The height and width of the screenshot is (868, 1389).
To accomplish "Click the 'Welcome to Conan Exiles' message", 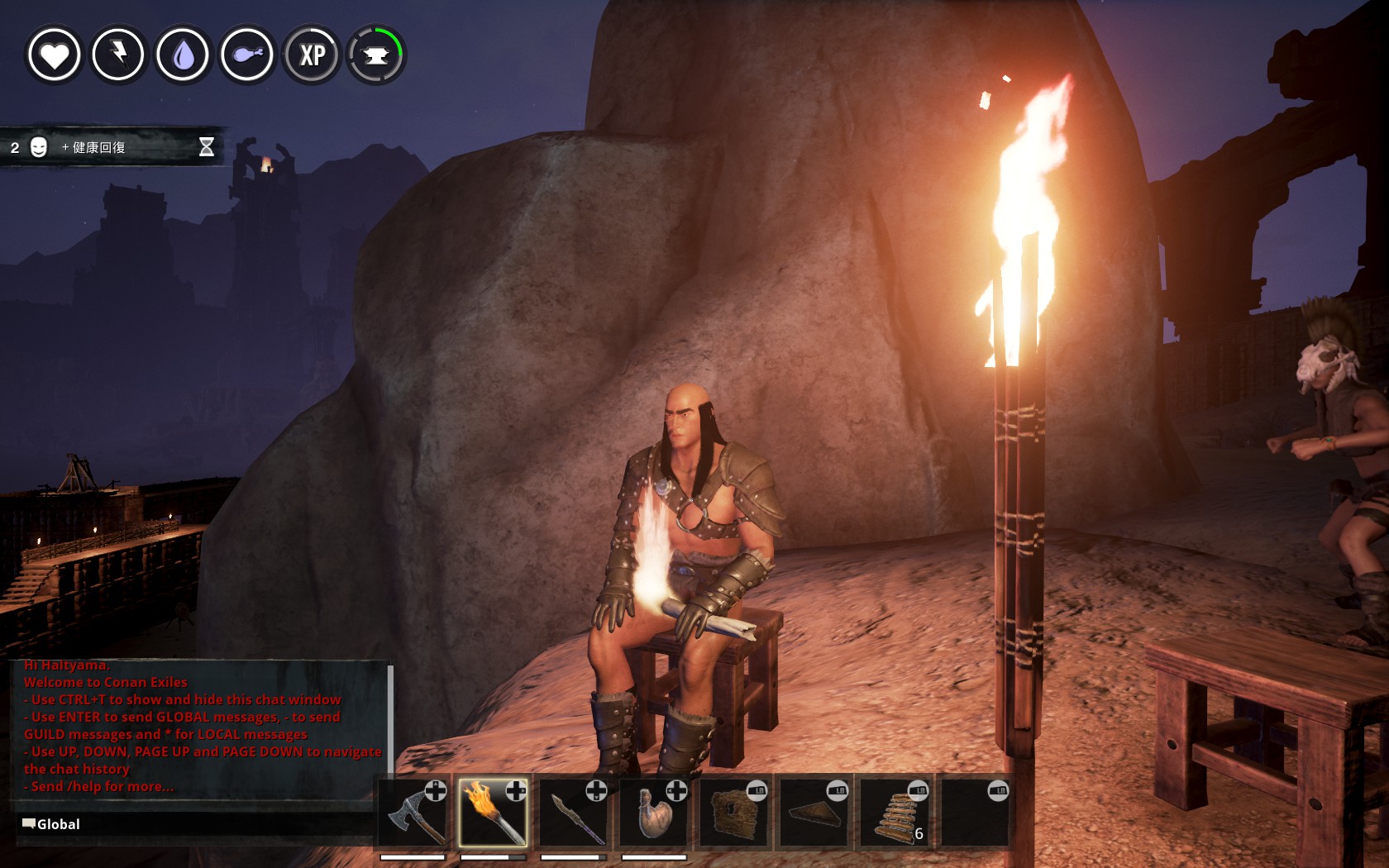I will click(104, 682).
